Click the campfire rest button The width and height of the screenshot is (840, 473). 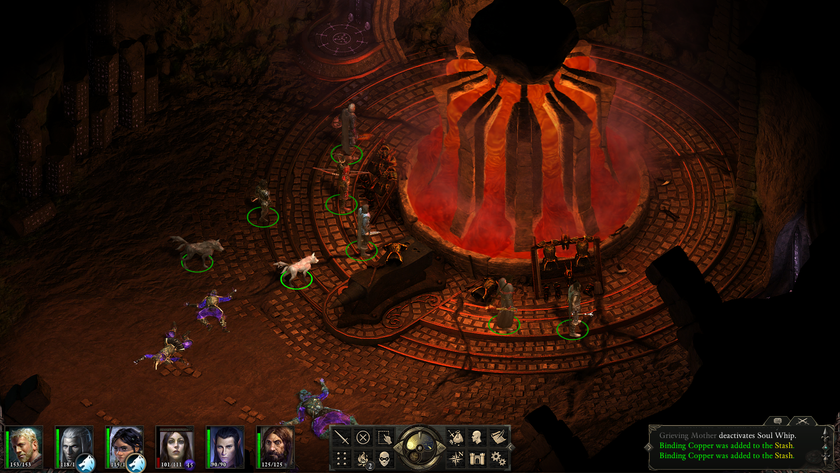pyautogui.click(x=363, y=457)
